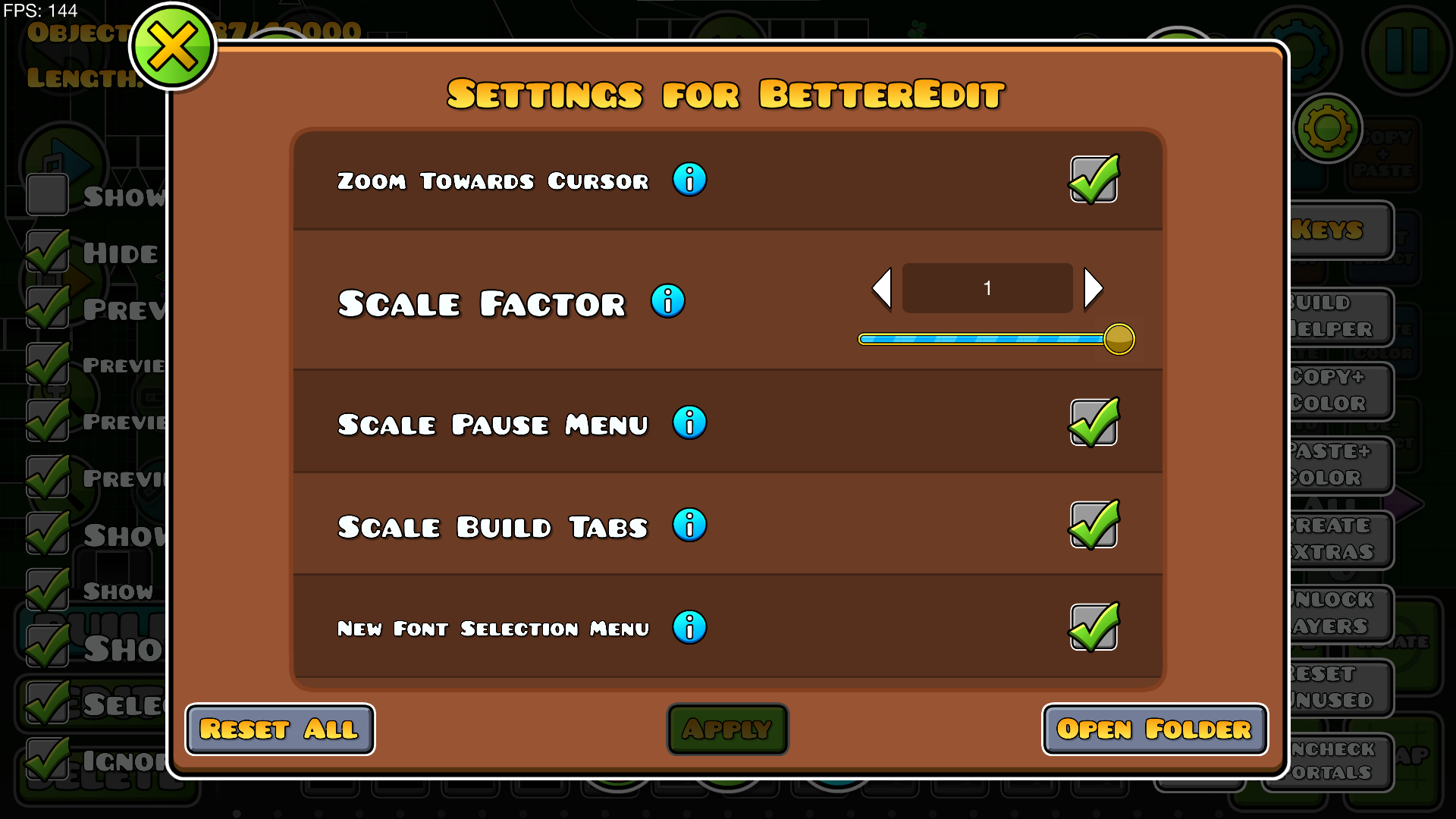1456x819 pixels.
Task: Uncheck Scale Pause Menu
Action: 1094,423
